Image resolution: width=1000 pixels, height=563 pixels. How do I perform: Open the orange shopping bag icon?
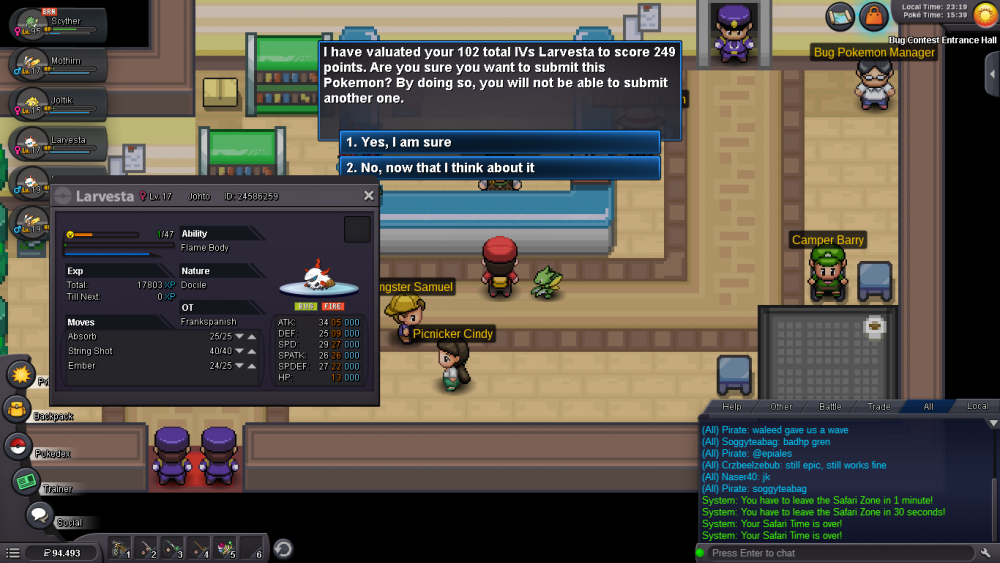click(874, 16)
